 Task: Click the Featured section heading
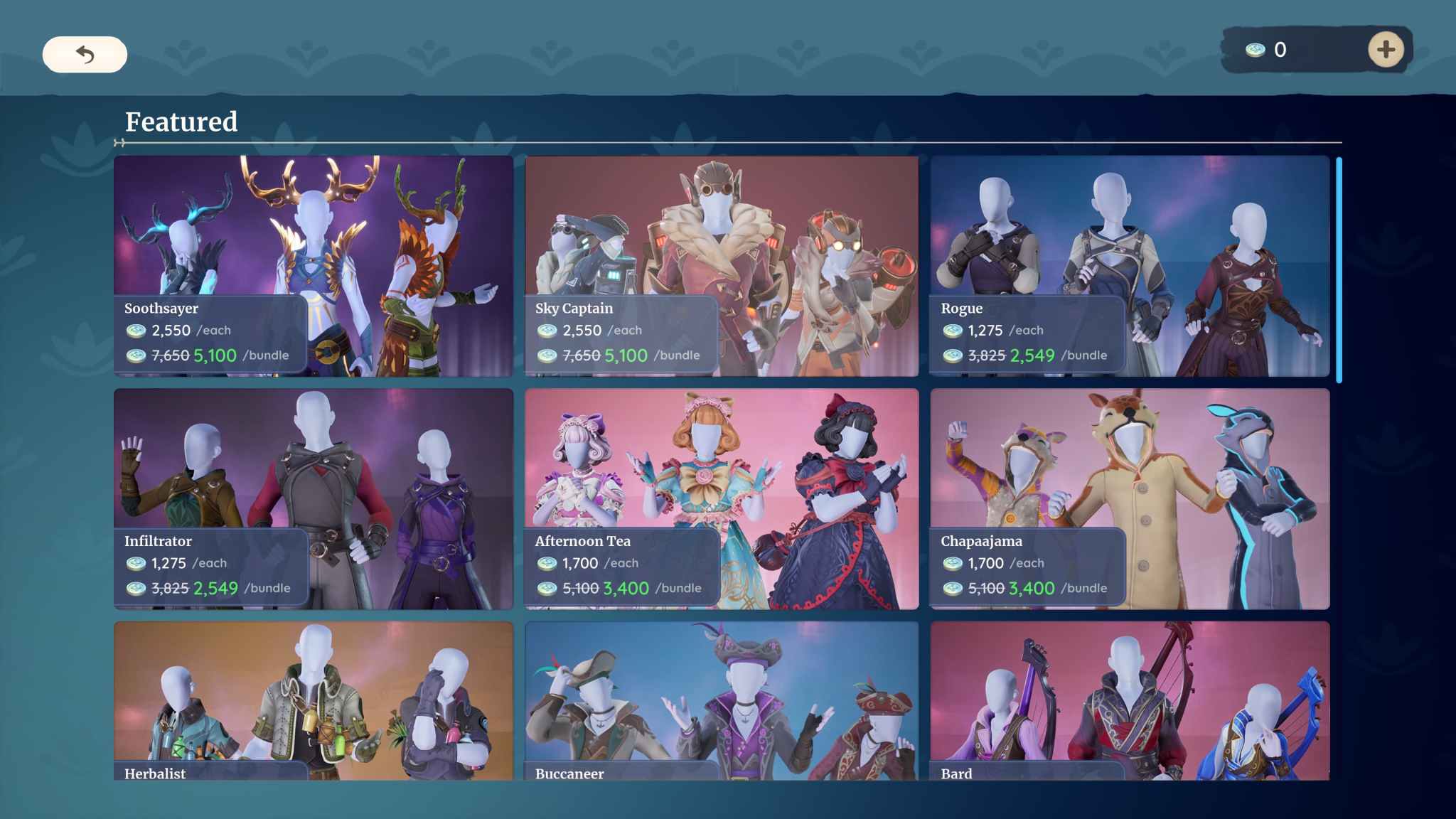(x=181, y=122)
